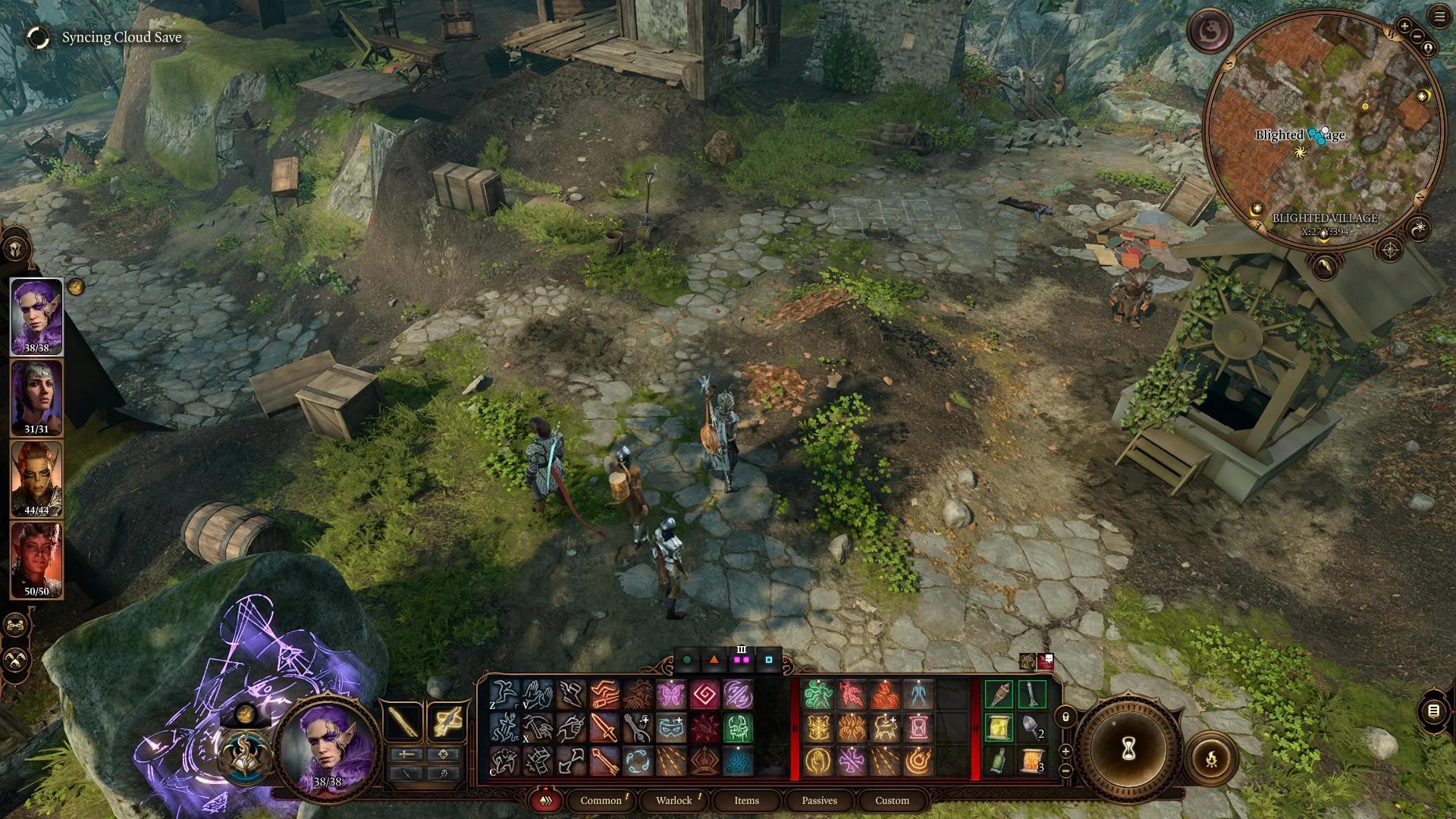Screen dimensions: 1456x819
Task: Select the torch item slot
Action: point(999,694)
